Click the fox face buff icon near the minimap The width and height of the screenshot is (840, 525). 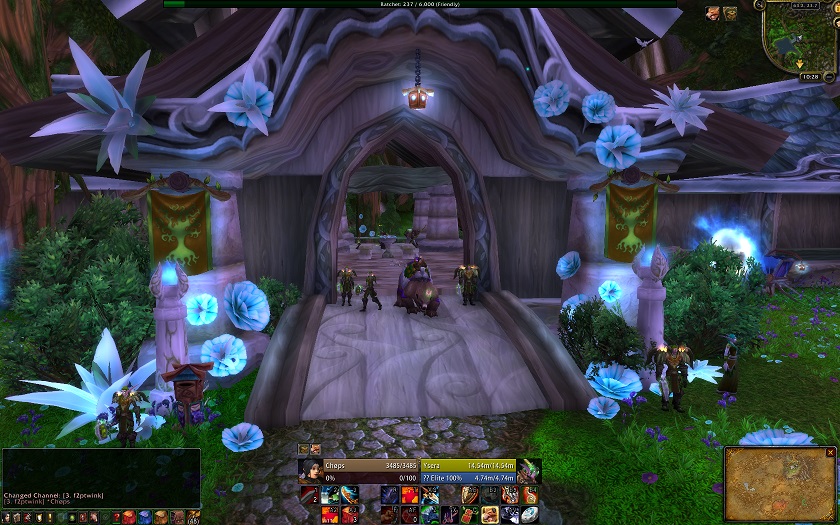coord(714,13)
